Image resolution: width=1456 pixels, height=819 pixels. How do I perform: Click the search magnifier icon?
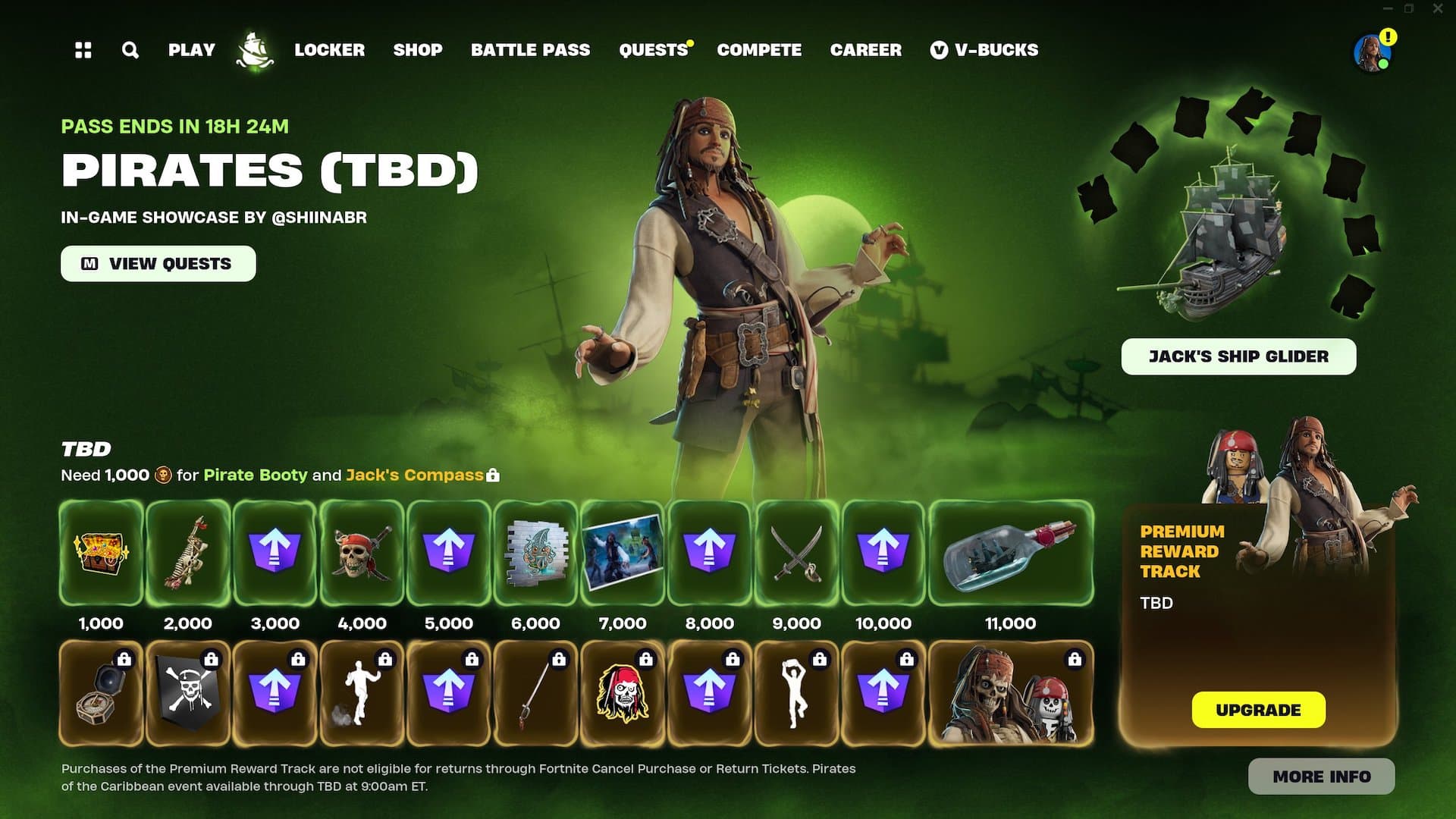pyautogui.click(x=130, y=50)
